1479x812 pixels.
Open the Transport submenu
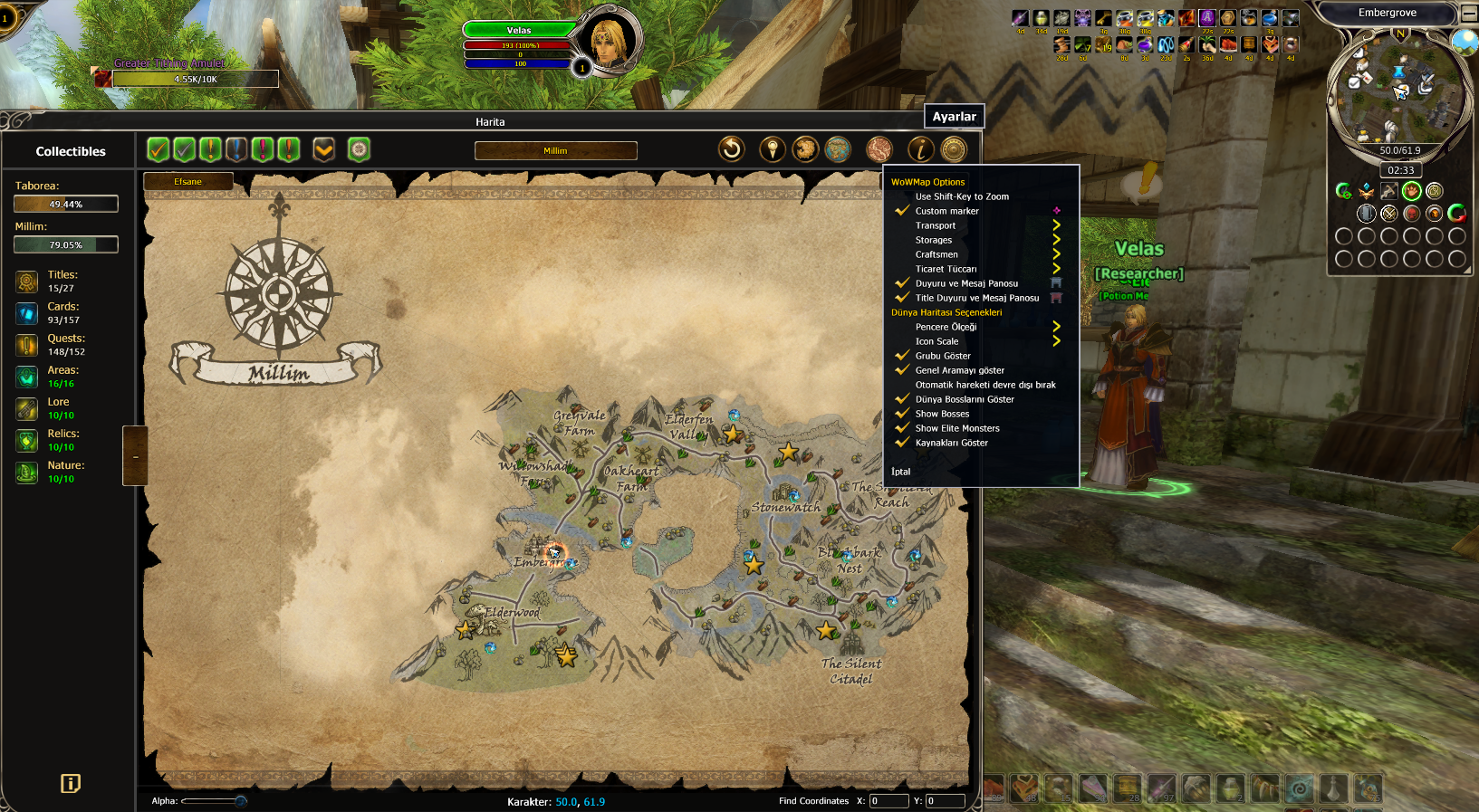pos(936,225)
